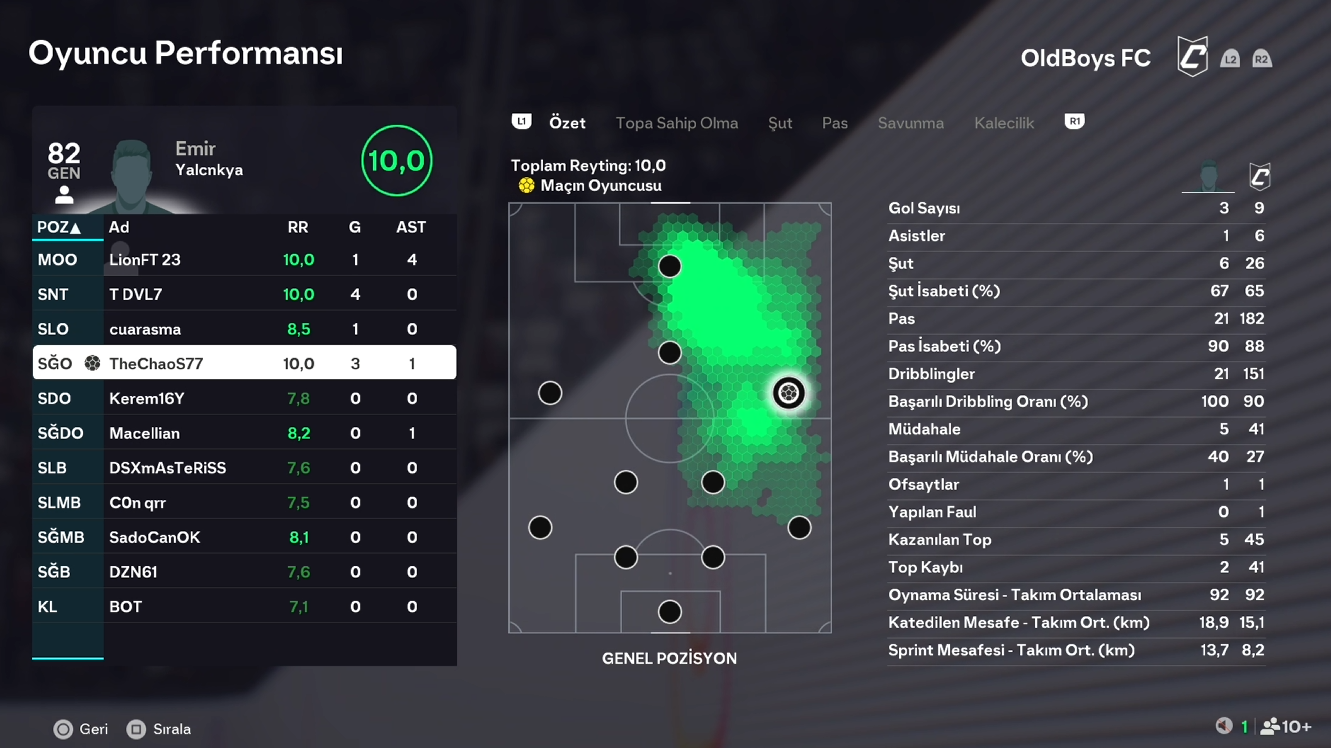
Task: Show SadoCanOK's performance
Action: coord(244,537)
